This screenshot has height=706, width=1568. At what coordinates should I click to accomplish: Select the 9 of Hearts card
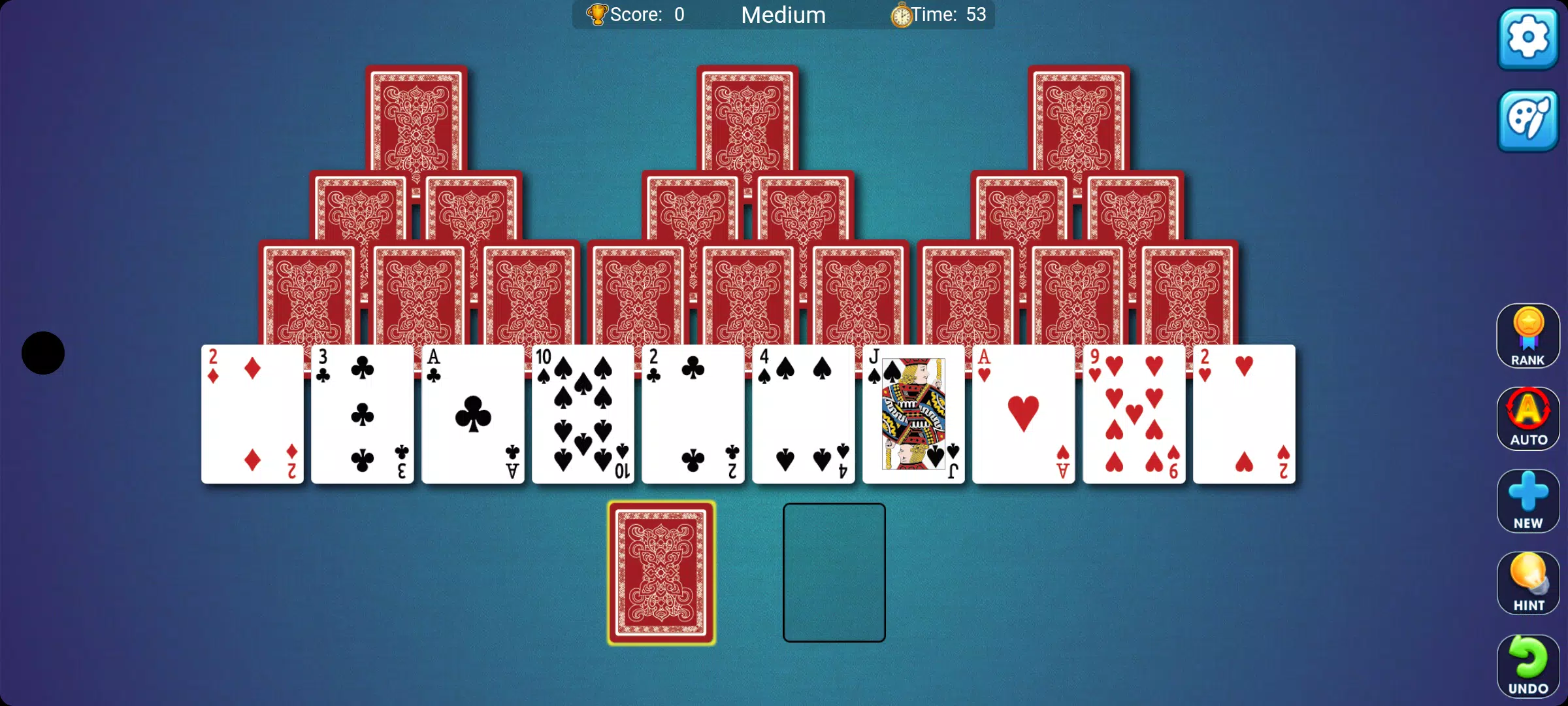[x=1133, y=413]
